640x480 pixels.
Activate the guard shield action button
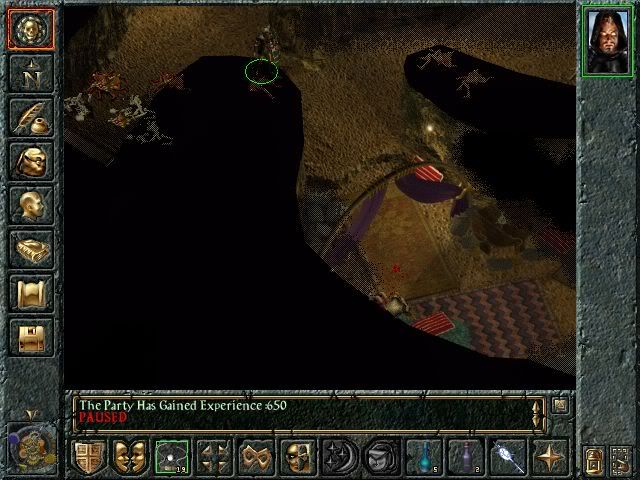pyautogui.click(x=88, y=457)
